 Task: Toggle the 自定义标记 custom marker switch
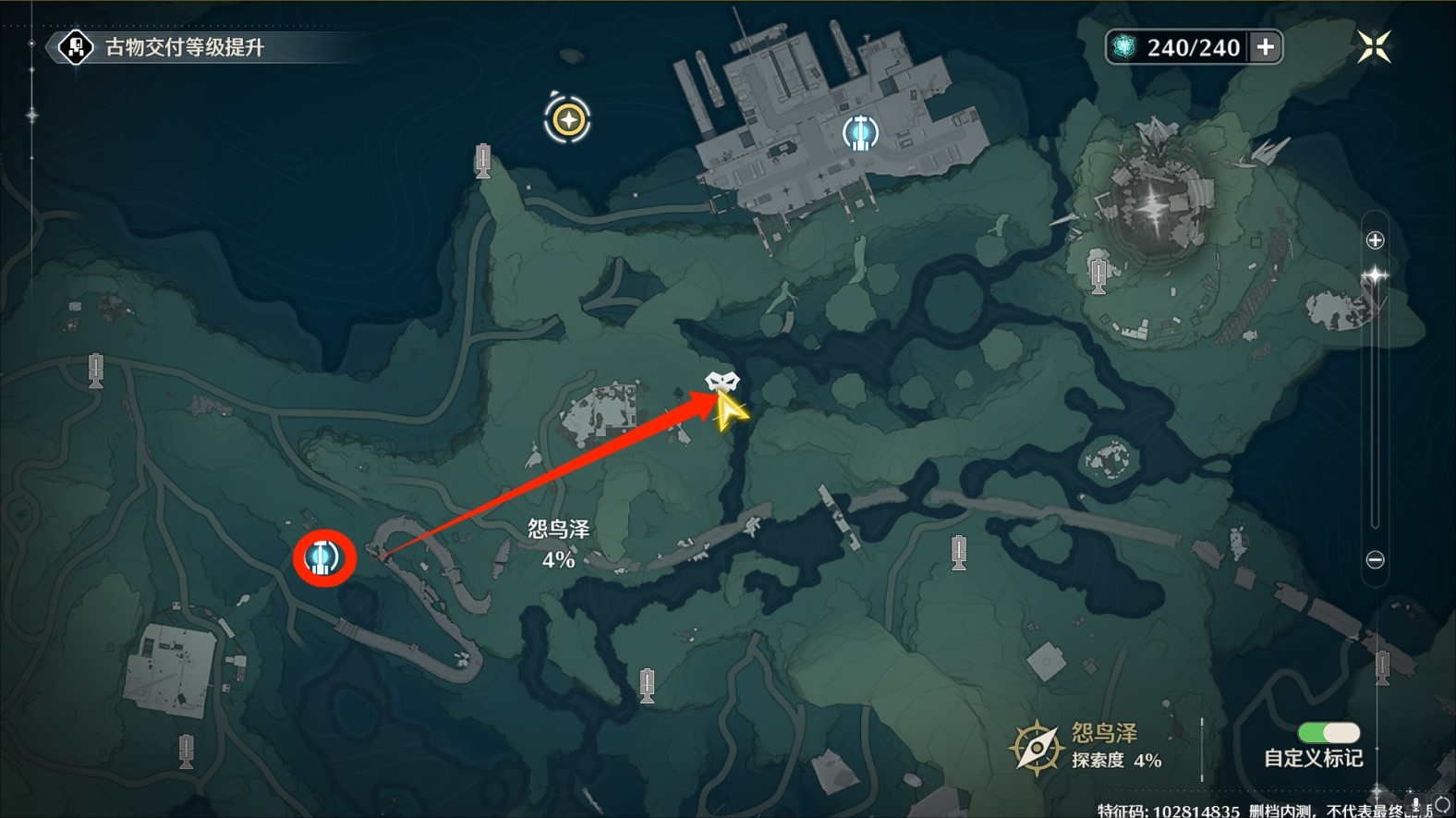pyautogui.click(x=1330, y=732)
